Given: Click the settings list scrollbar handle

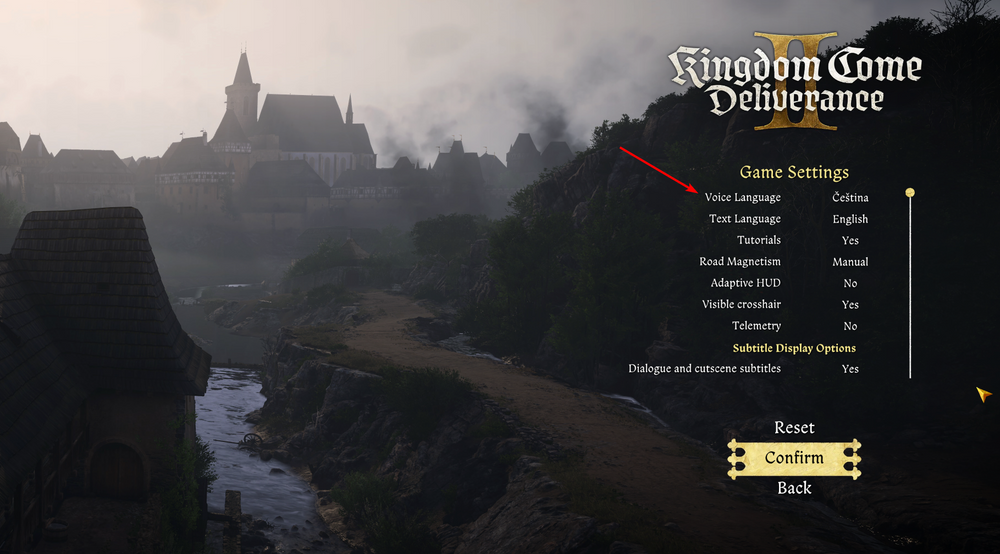Looking at the screenshot, I should click(910, 192).
